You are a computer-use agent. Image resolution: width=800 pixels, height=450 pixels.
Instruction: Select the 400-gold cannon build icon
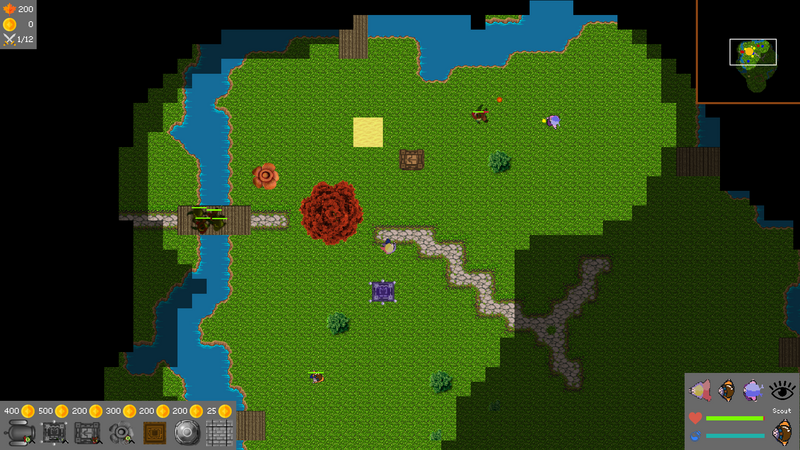(x=21, y=432)
